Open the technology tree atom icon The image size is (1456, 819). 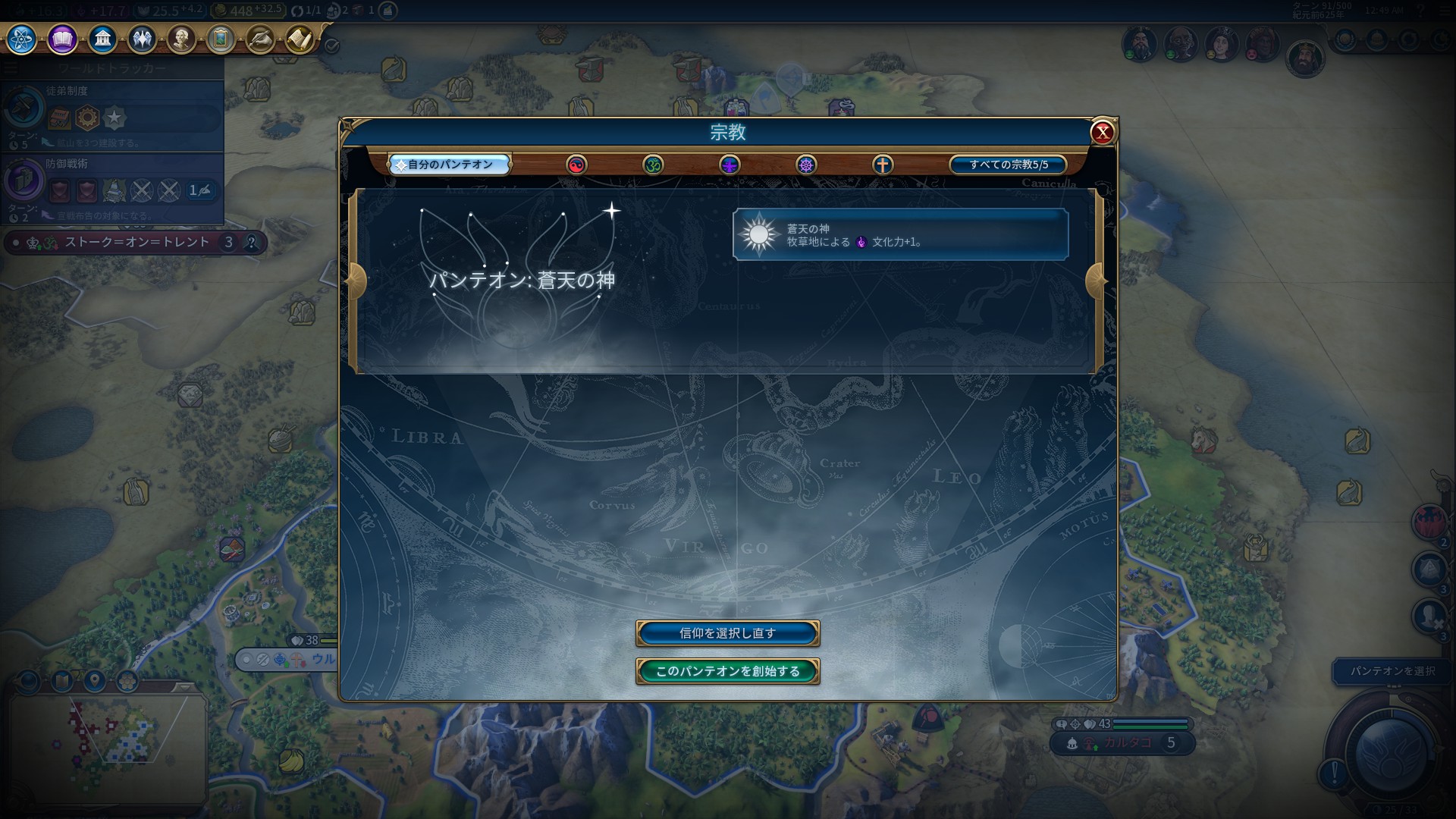pos(22,39)
